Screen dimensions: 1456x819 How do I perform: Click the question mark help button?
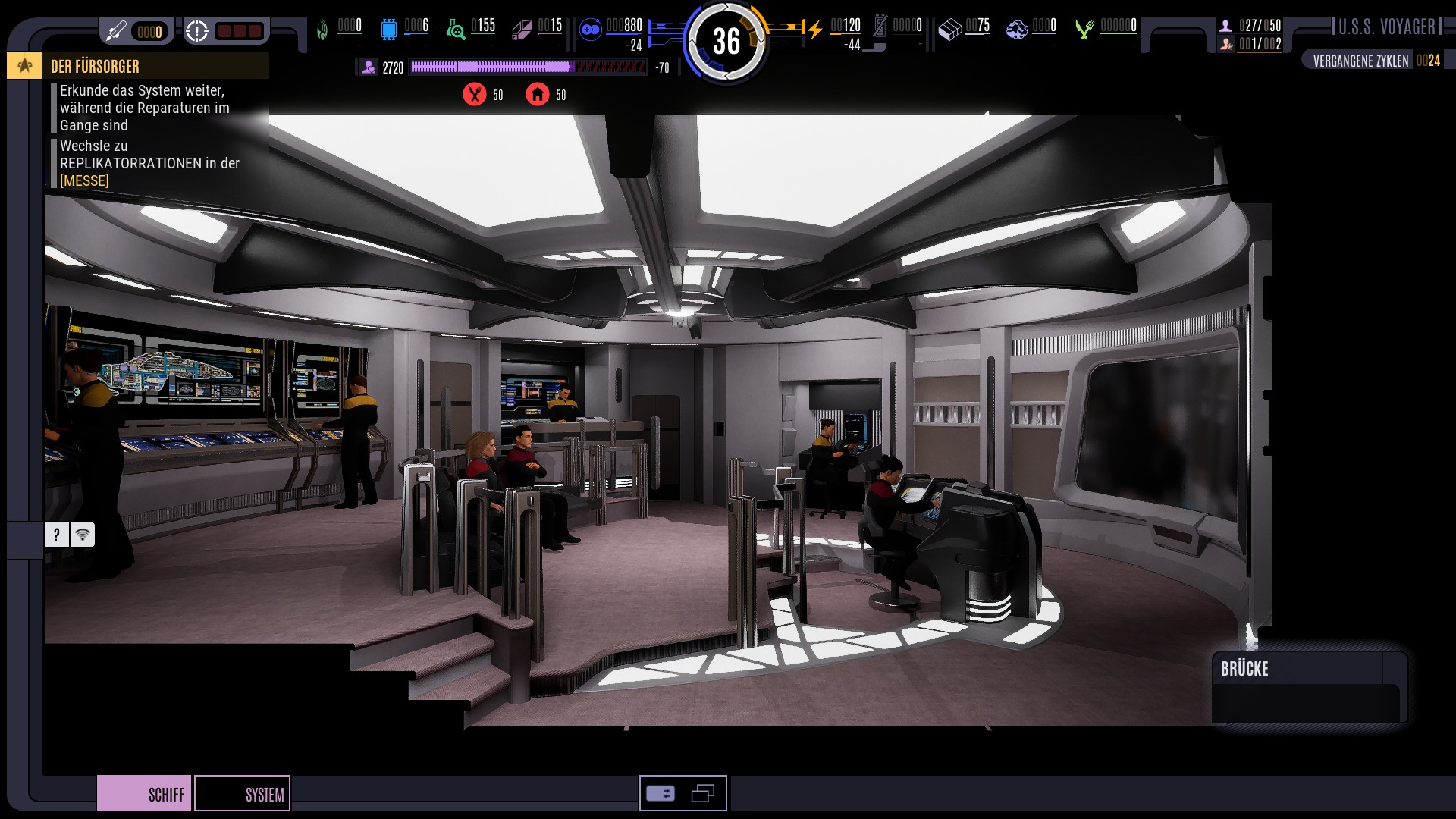[x=56, y=535]
